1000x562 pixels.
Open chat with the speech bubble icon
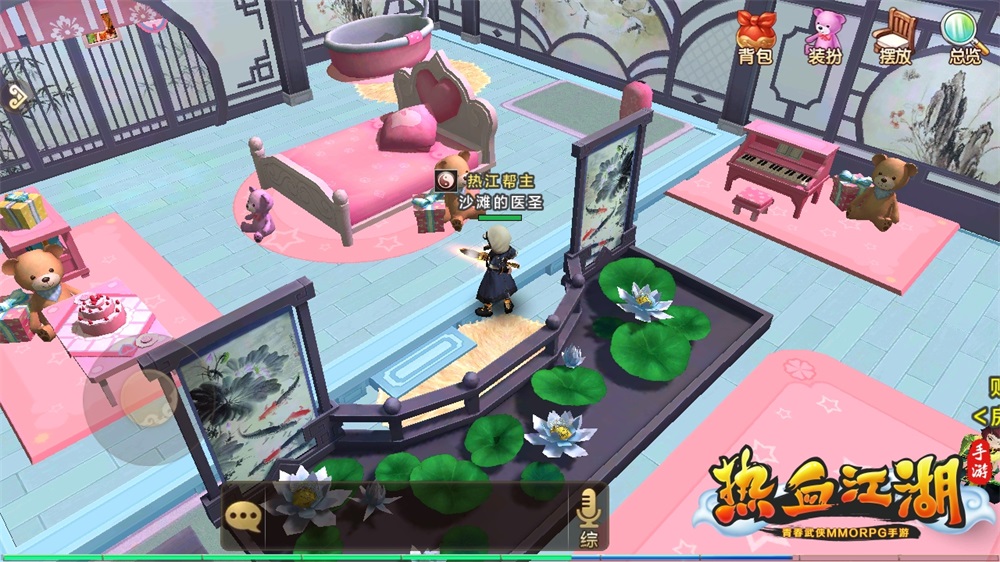[243, 516]
